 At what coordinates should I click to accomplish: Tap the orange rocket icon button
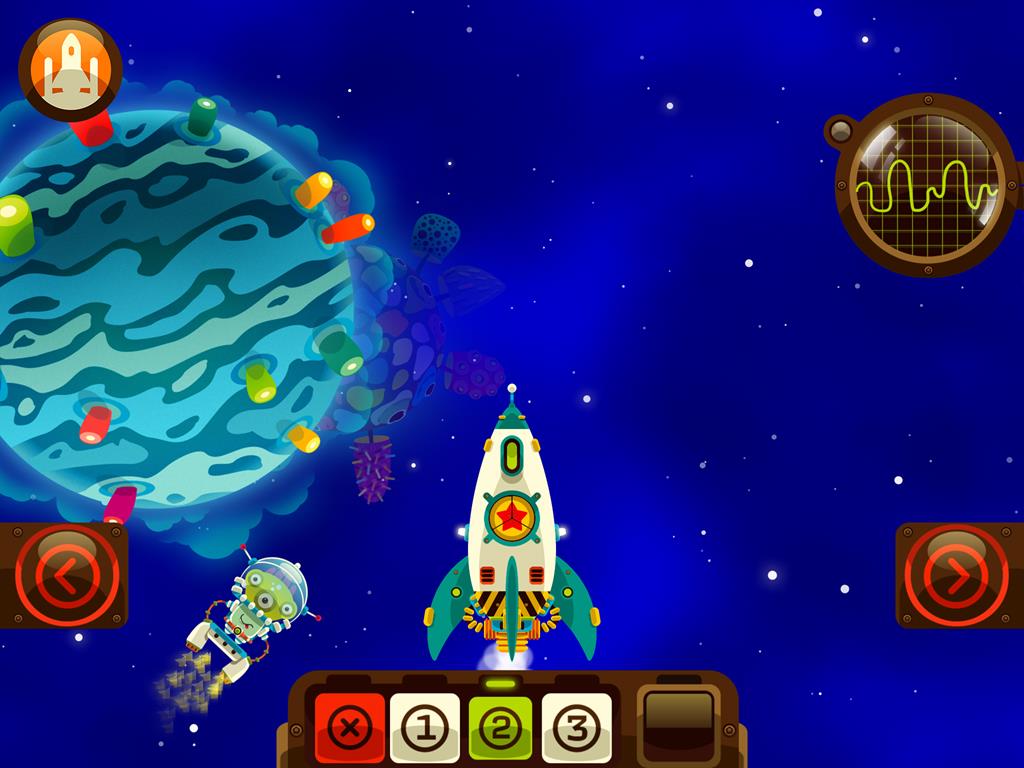tap(70, 69)
